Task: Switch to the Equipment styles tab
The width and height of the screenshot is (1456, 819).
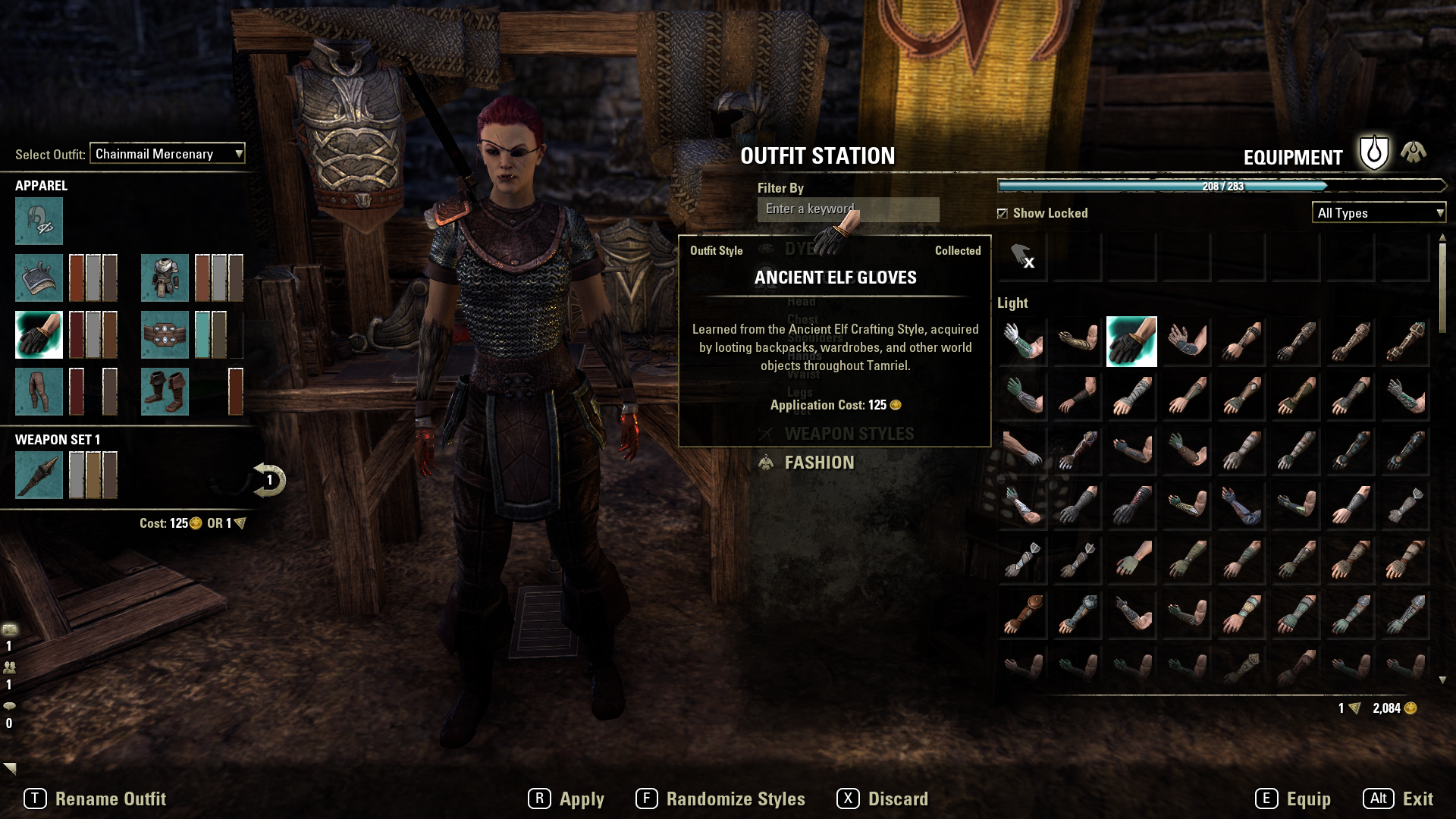Action: (1373, 154)
